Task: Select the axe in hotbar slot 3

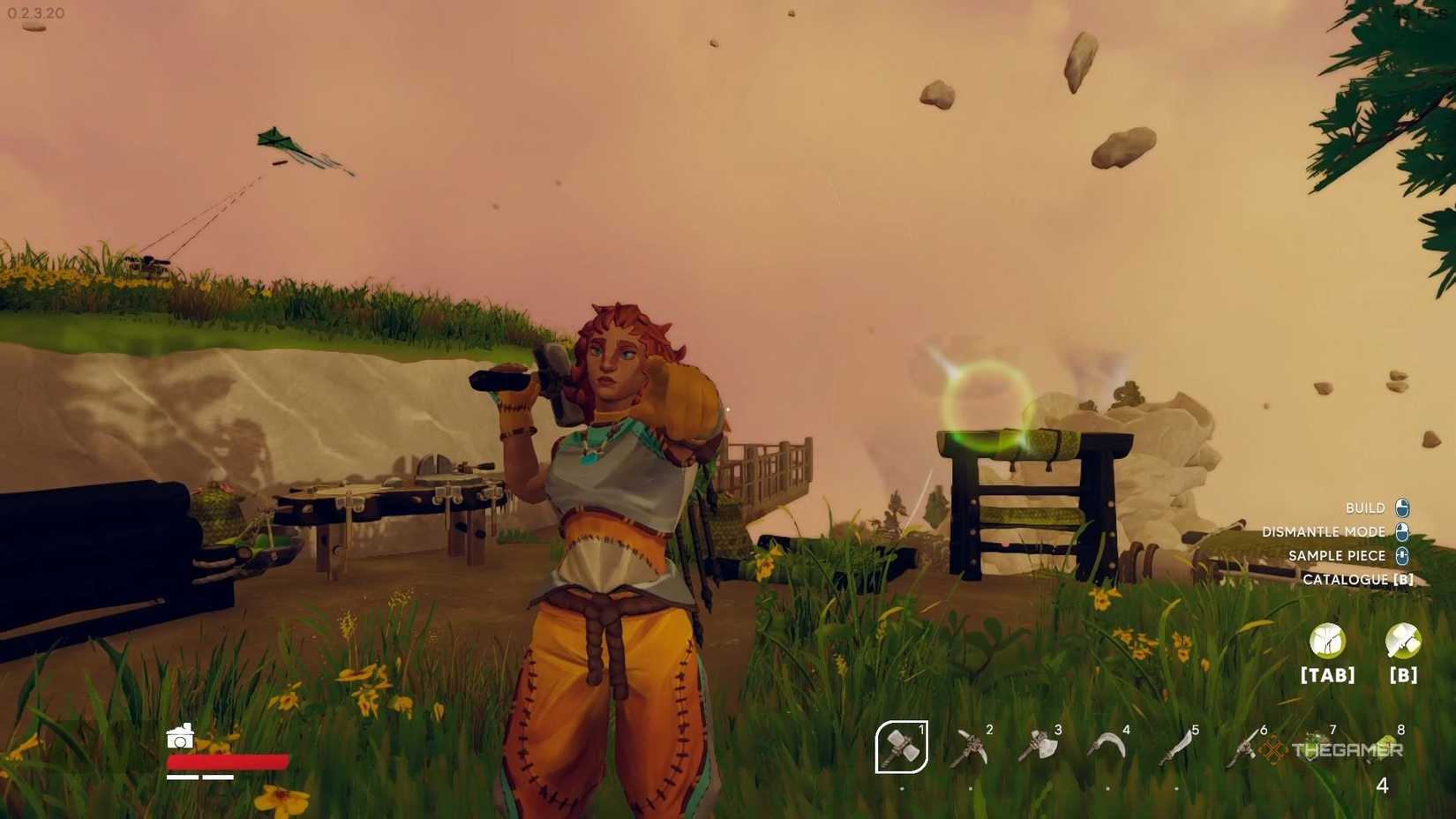Action: (1039, 746)
